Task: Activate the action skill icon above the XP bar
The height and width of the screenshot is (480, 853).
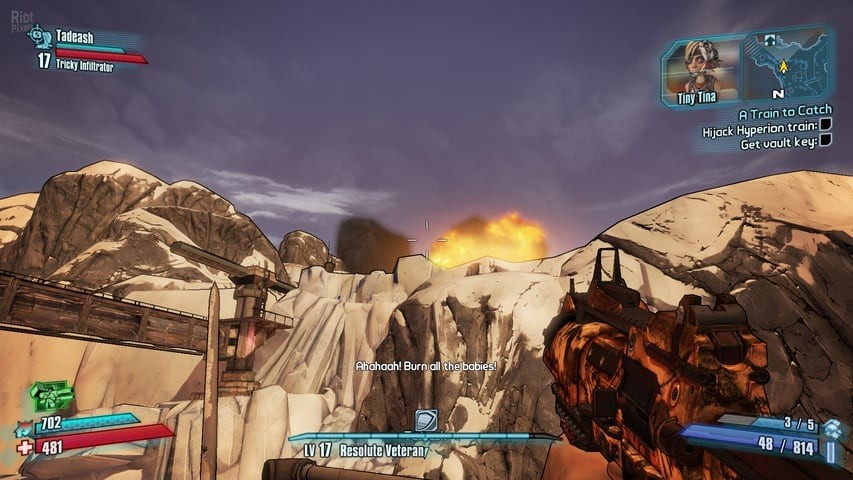Action: click(426, 420)
